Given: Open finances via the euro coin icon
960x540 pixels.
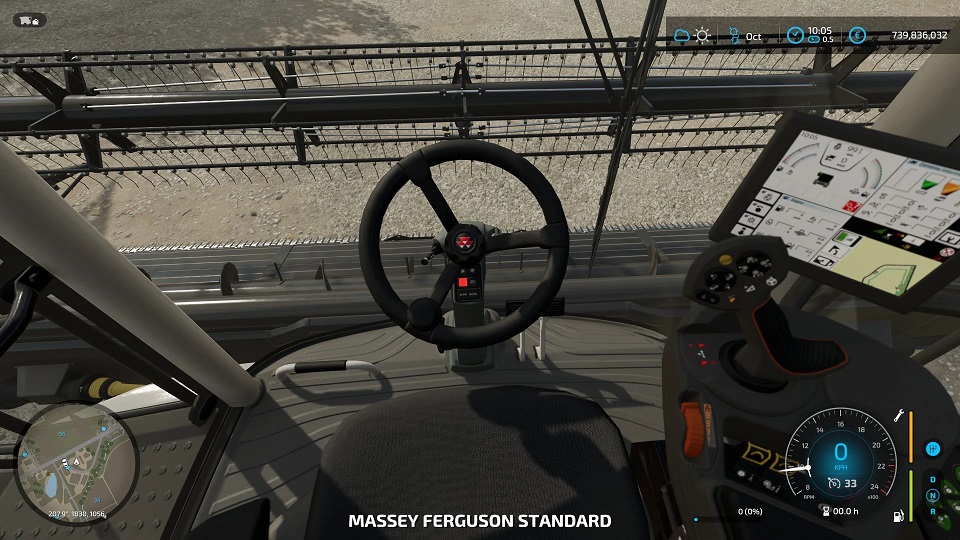Looking at the screenshot, I should pyautogui.click(x=857, y=36).
